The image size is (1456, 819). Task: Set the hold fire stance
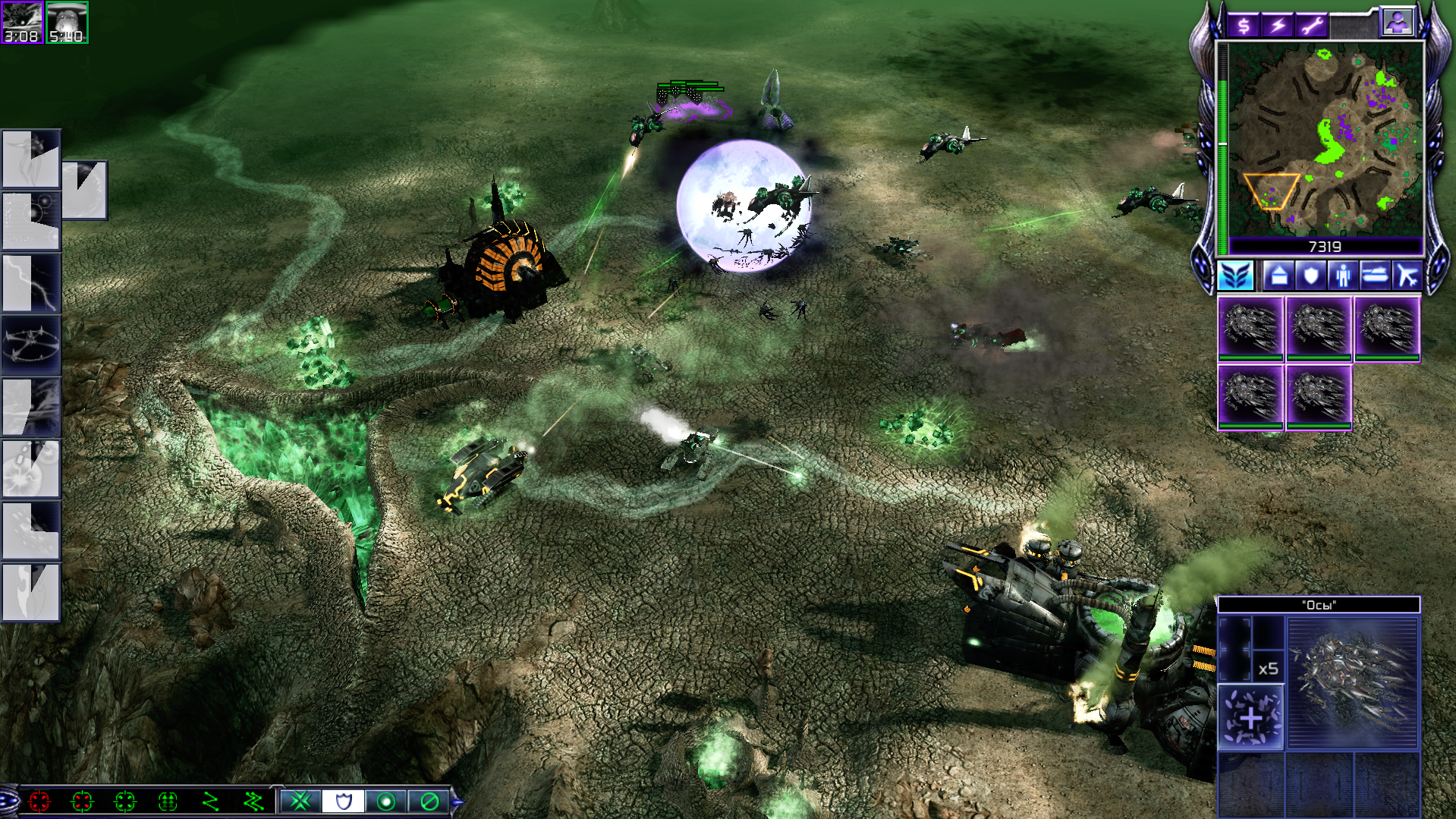[429, 801]
